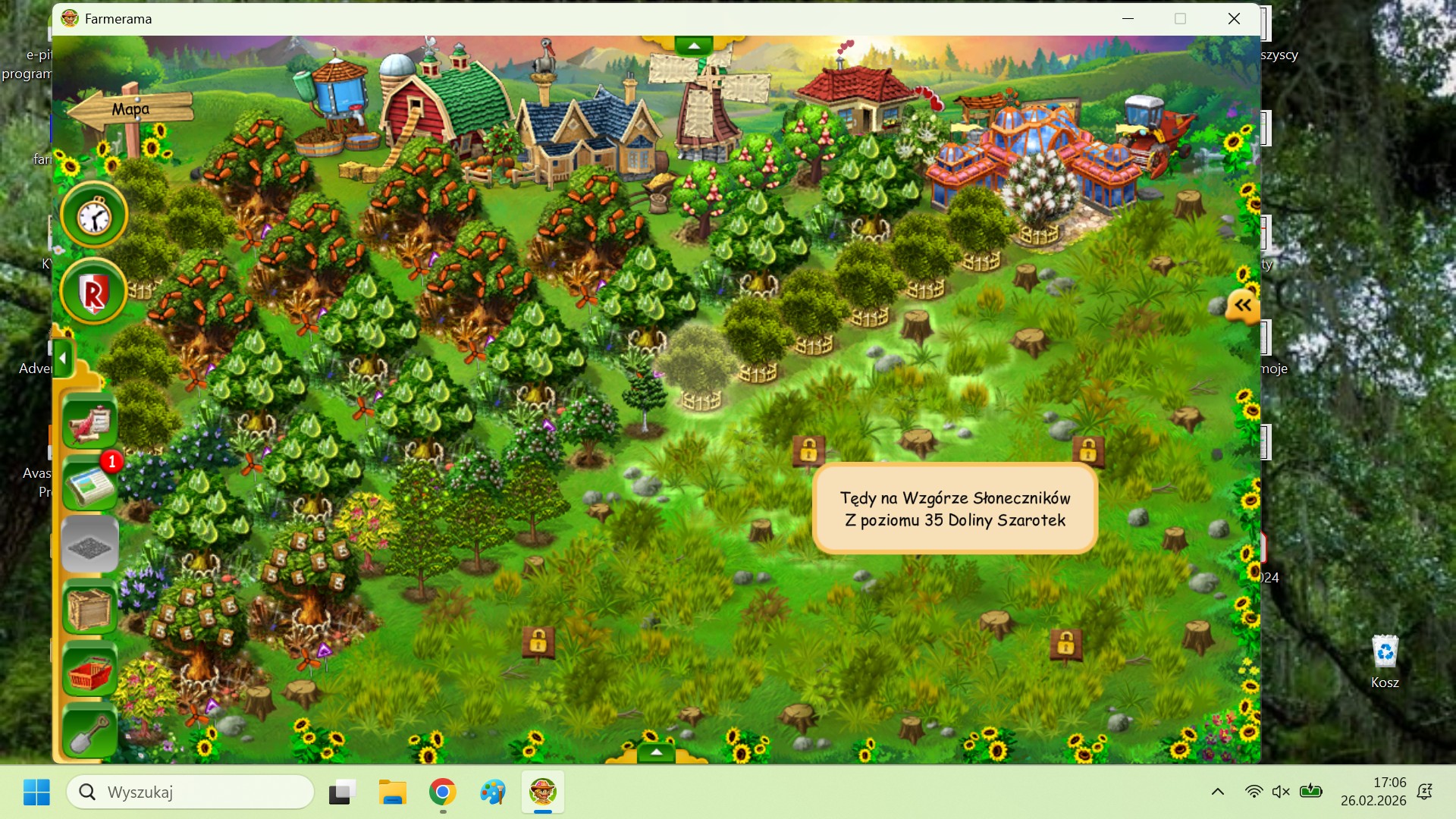Click the stopwatch timer icon
This screenshot has height=819, width=1456.
[x=94, y=217]
